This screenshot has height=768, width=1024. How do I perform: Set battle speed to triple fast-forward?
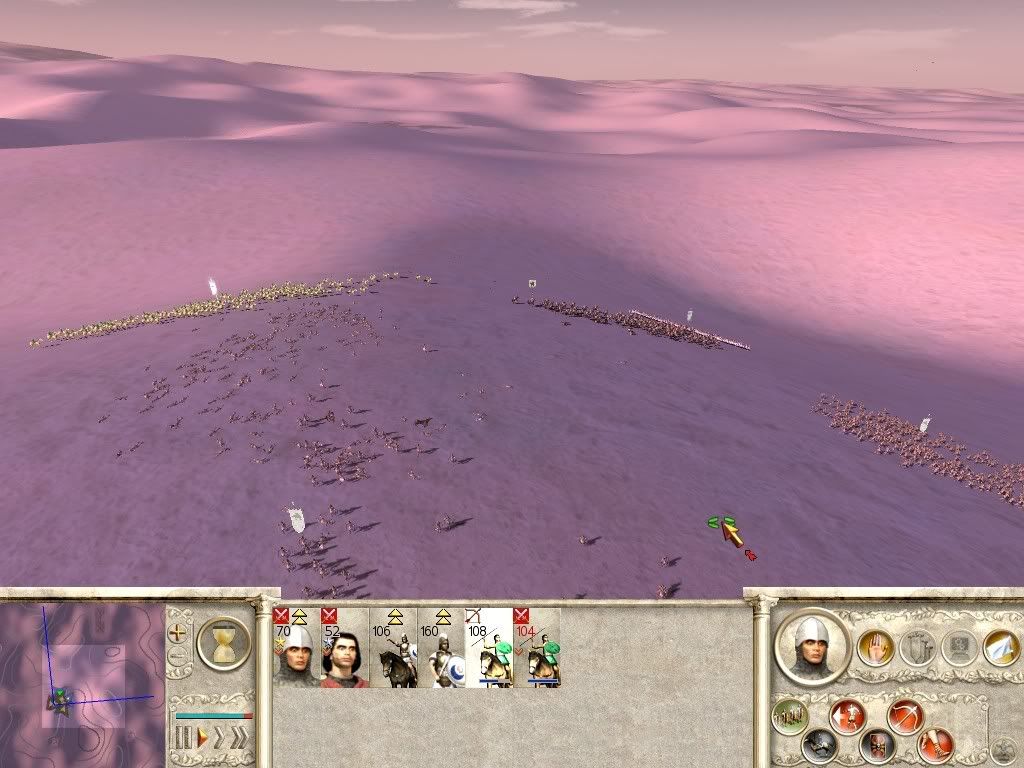coord(239,738)
